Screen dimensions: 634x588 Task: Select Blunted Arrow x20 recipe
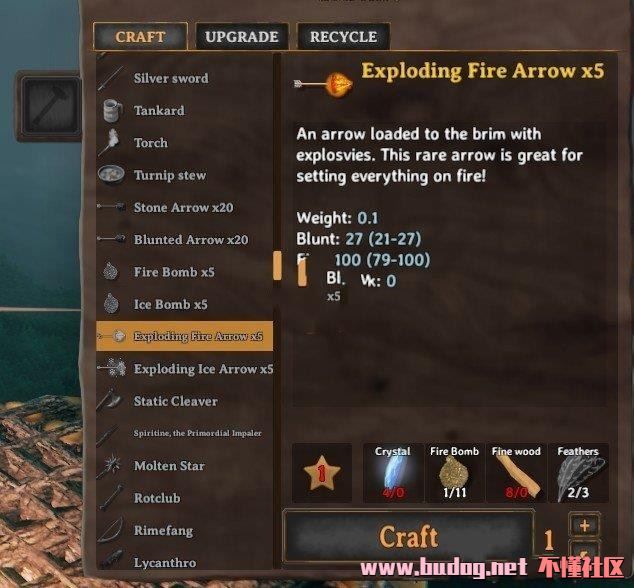(190, 240)
